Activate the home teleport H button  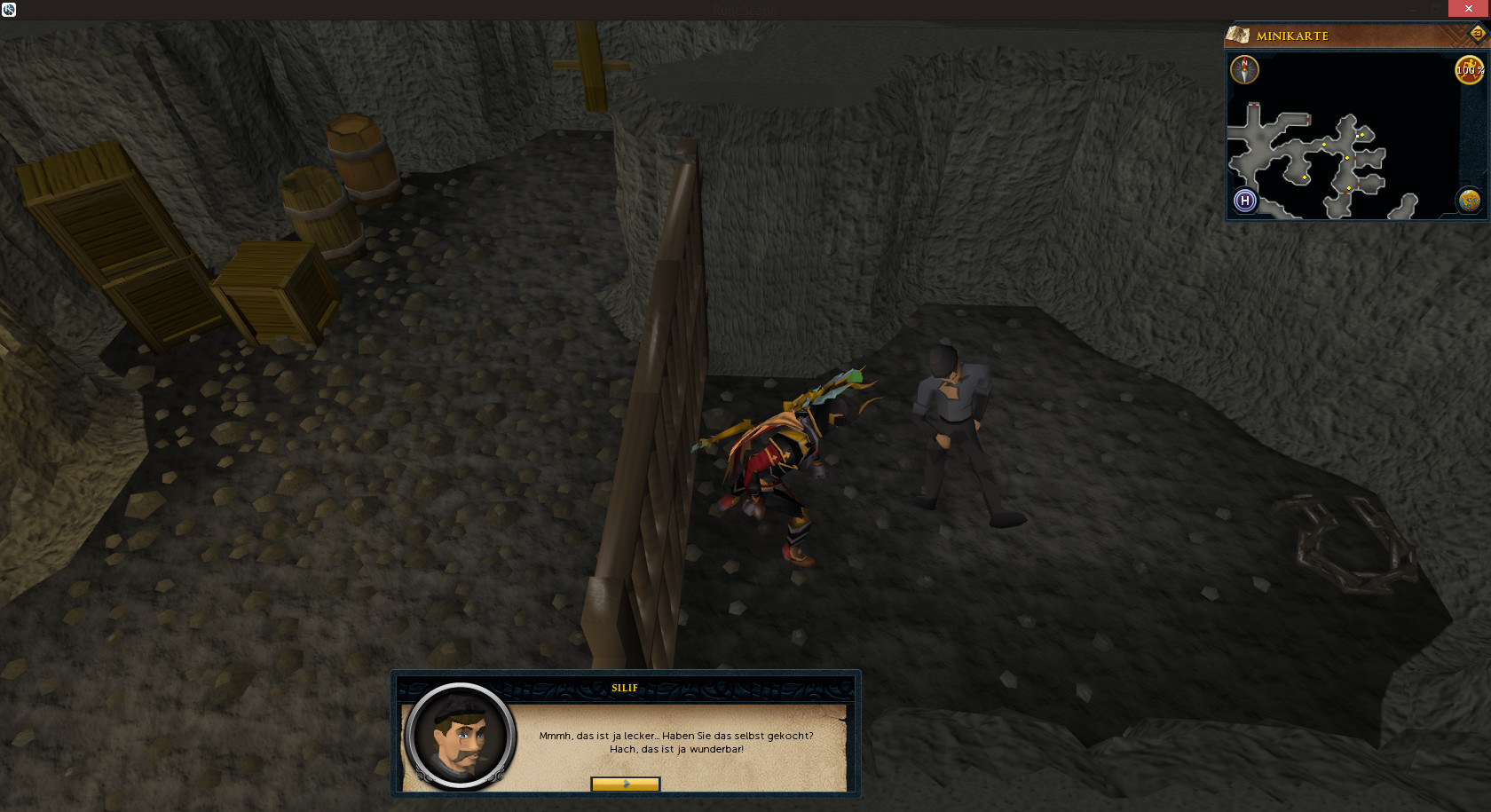1245,201
